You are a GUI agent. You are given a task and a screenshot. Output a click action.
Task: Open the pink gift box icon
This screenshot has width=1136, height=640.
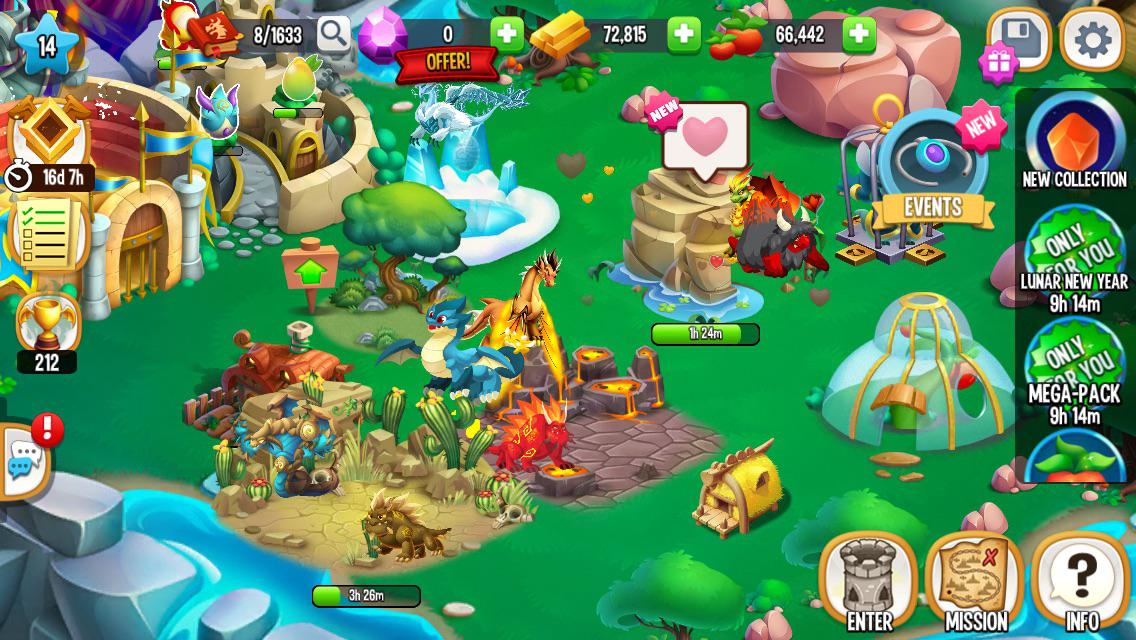point(998,63)
